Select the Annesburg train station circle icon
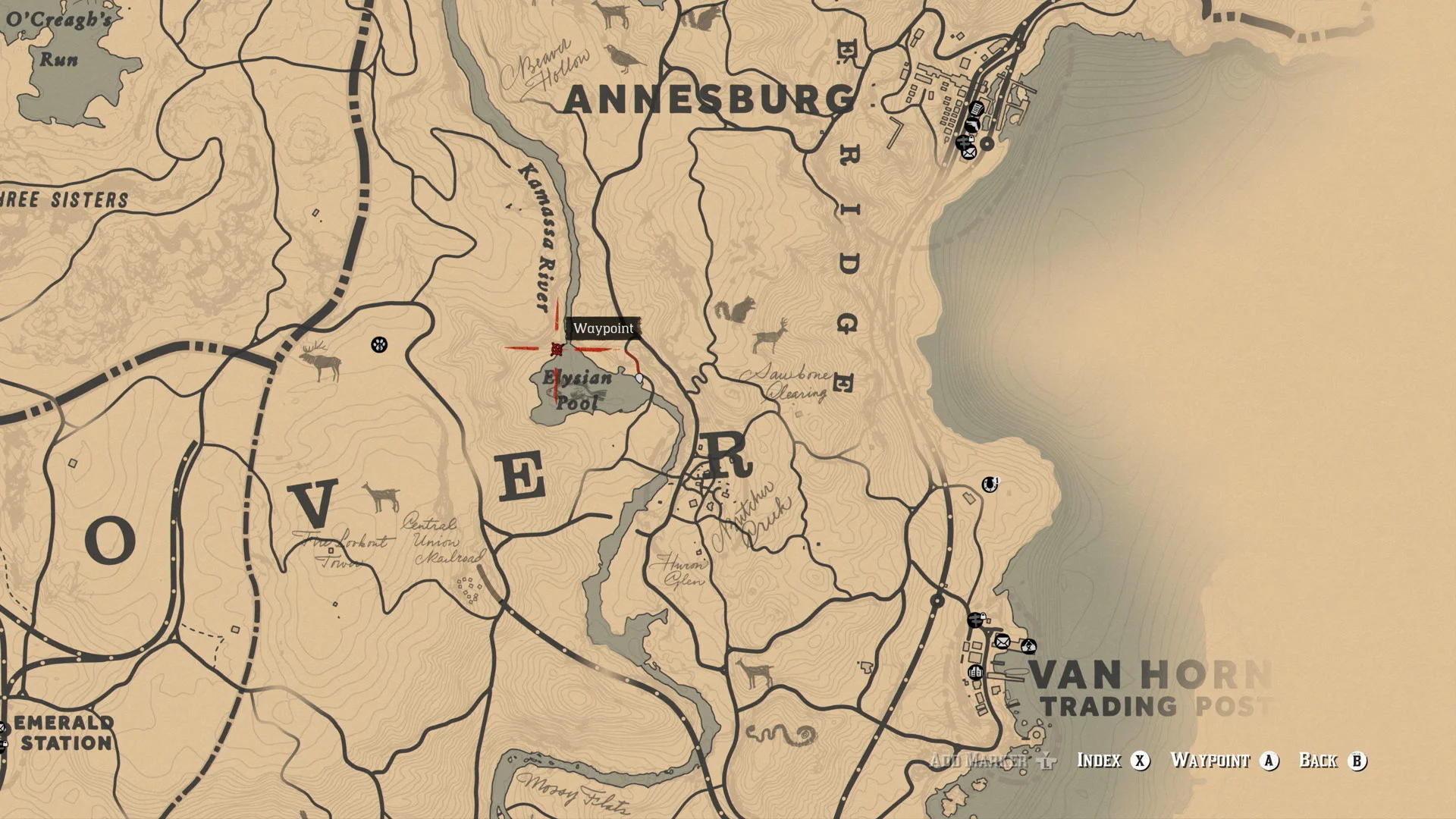 point(987,143)
